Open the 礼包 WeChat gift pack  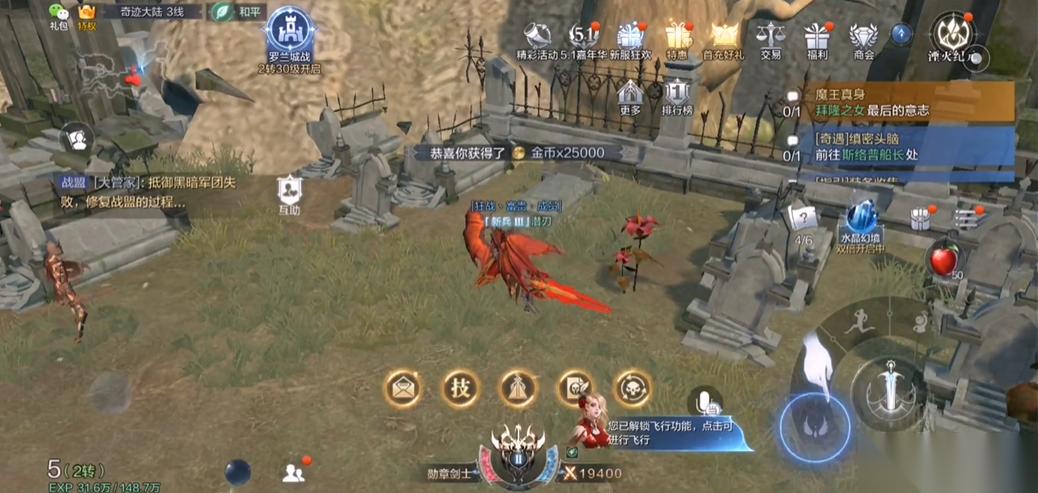pos(59,13)
